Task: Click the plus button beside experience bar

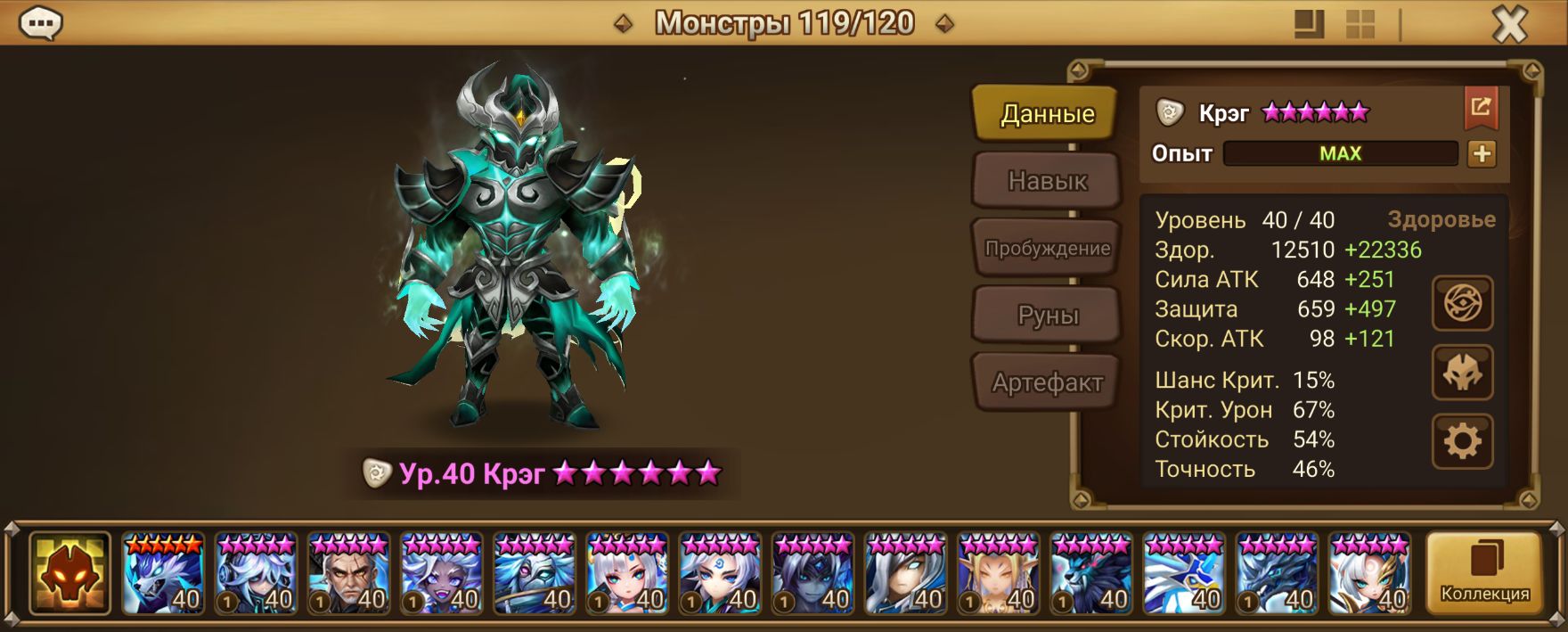Action: pos(1482,154)
